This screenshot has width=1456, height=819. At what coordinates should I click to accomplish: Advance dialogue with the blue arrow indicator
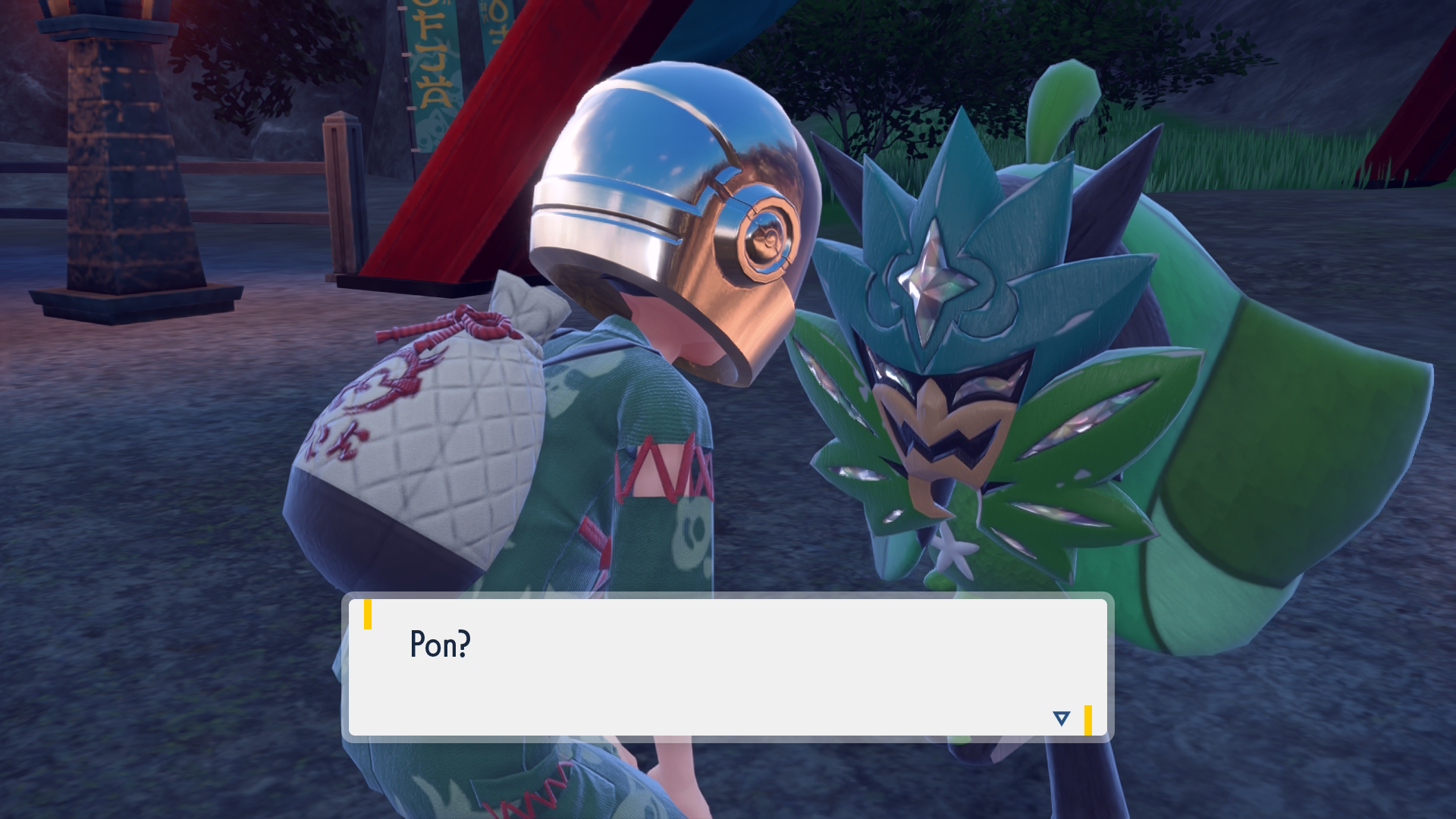pos(1061,718)
